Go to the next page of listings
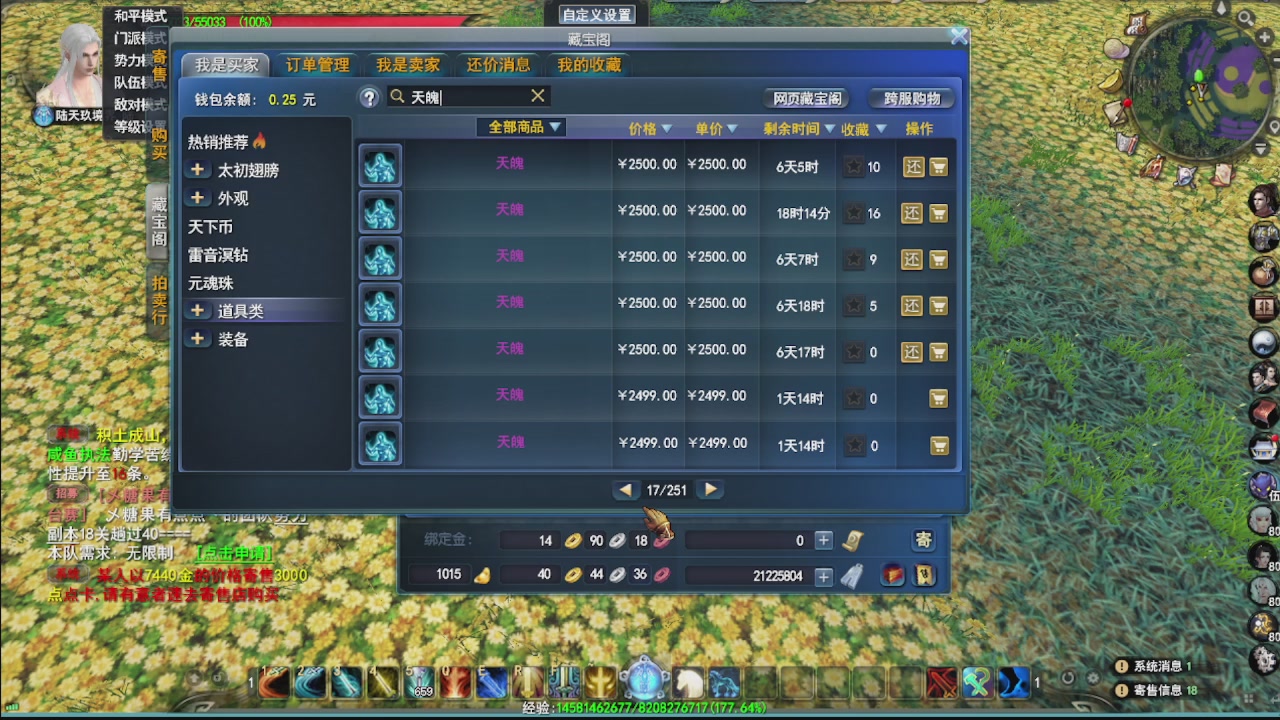This screenshot has height=720, width=1280. click(710, 490)
